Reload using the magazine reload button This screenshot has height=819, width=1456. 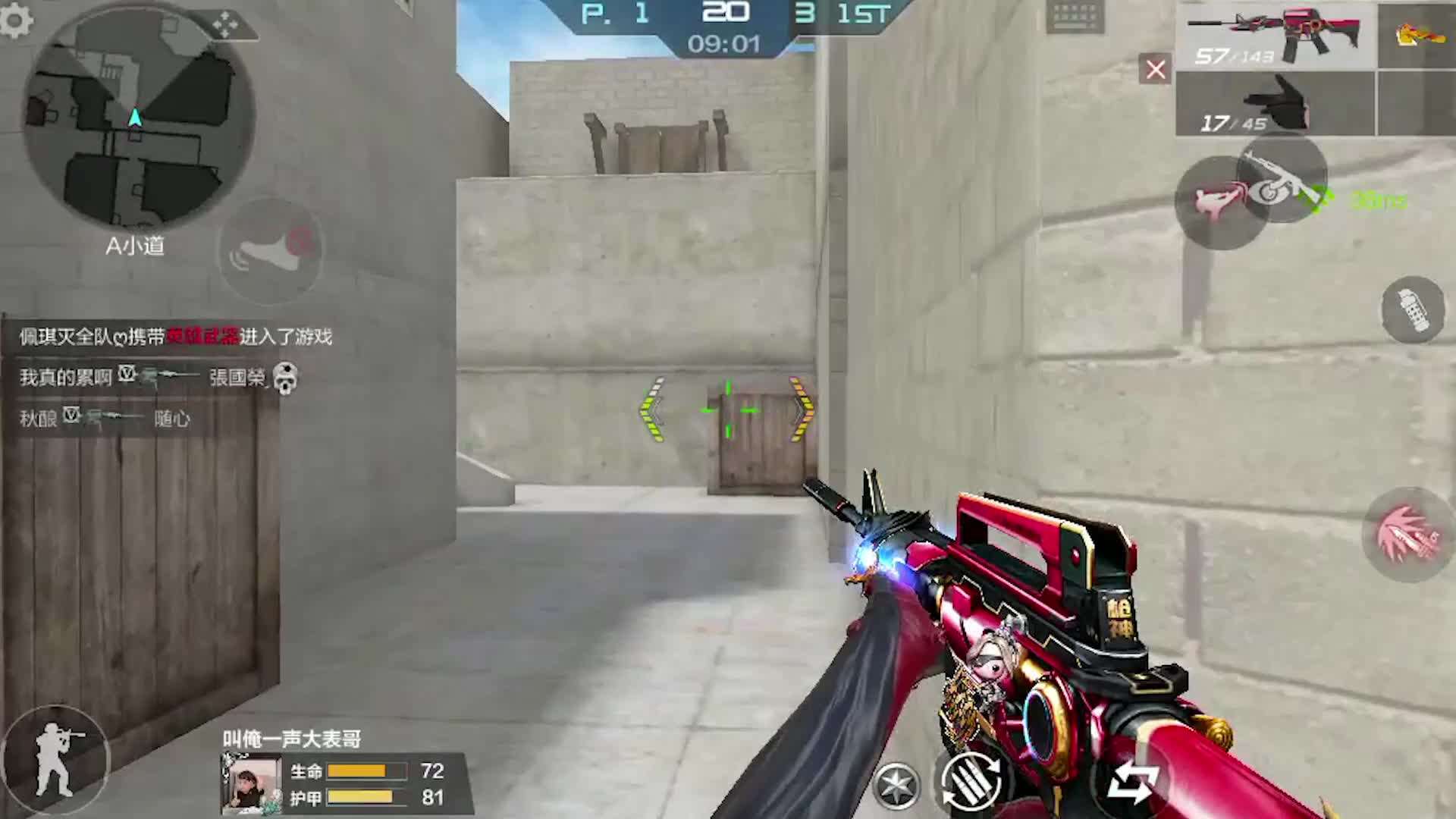971,781
